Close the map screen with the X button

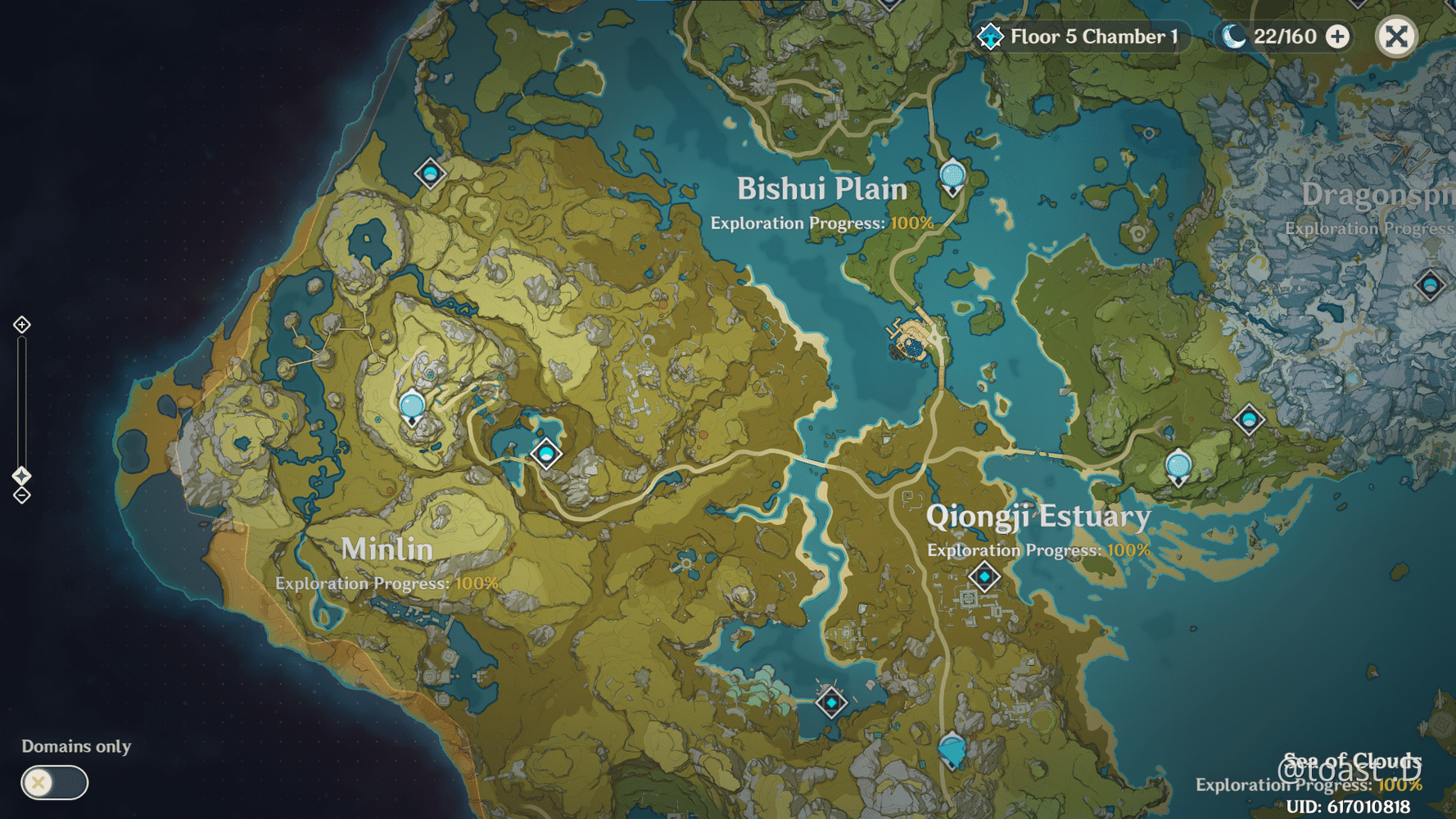tap(1396, 36)
